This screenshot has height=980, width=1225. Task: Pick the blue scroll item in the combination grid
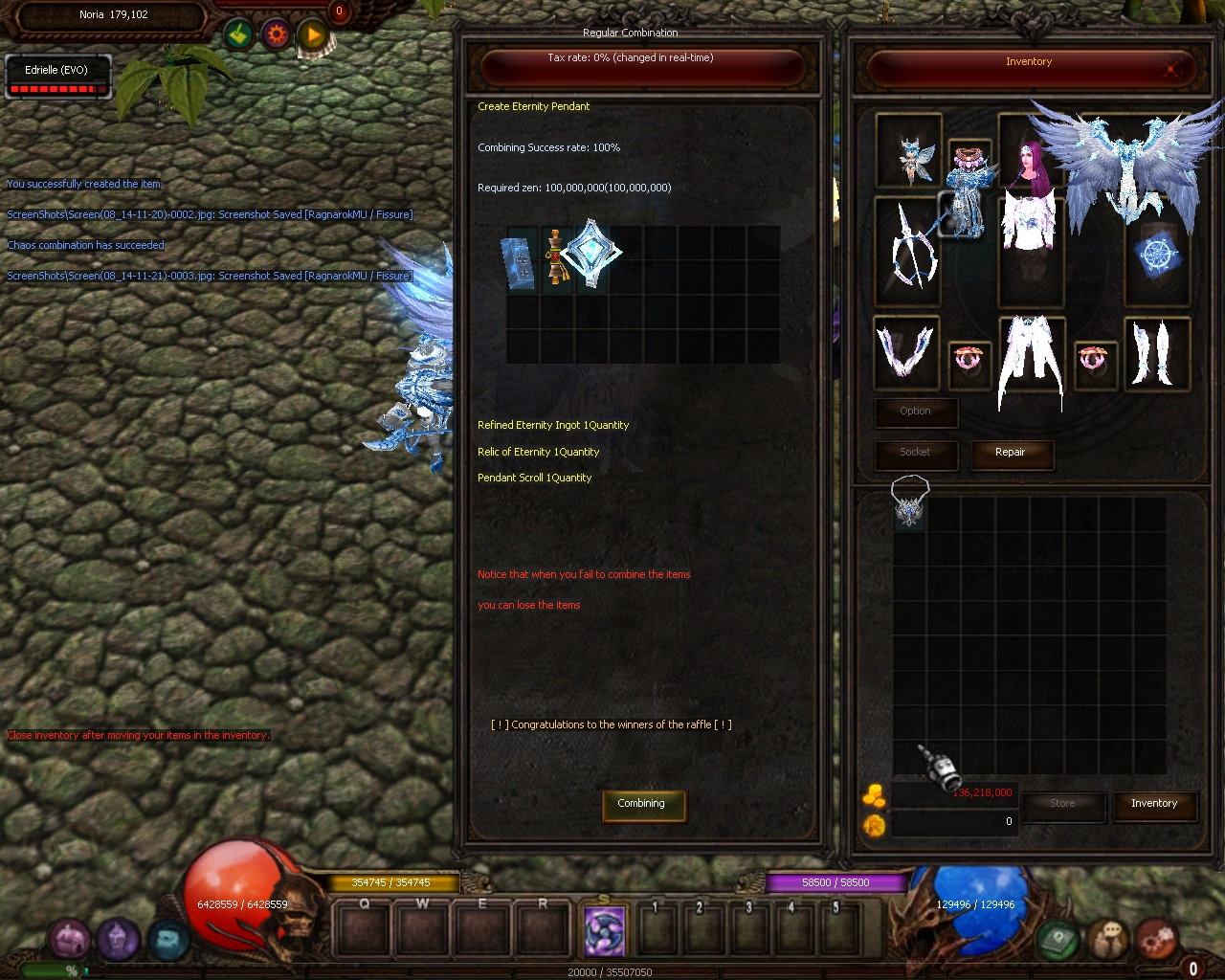coord(519,260)
